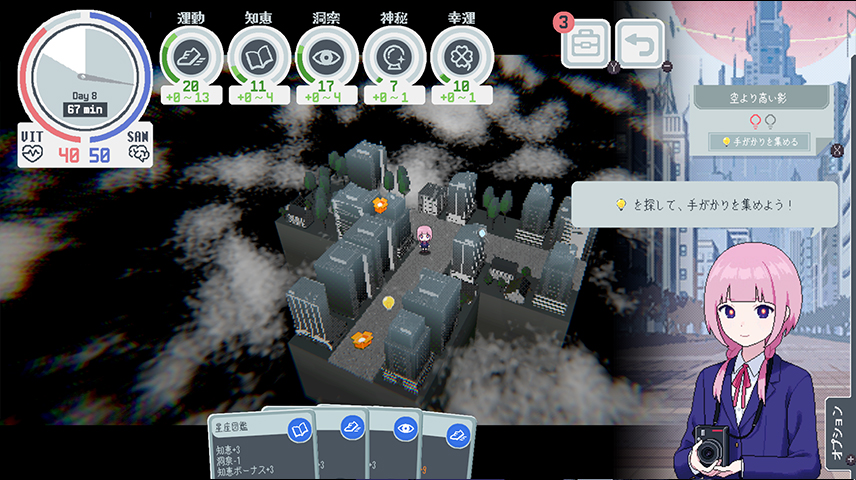Open the briefcase inventory button
This screenshot has width=856, height=480.
[586, 45]
